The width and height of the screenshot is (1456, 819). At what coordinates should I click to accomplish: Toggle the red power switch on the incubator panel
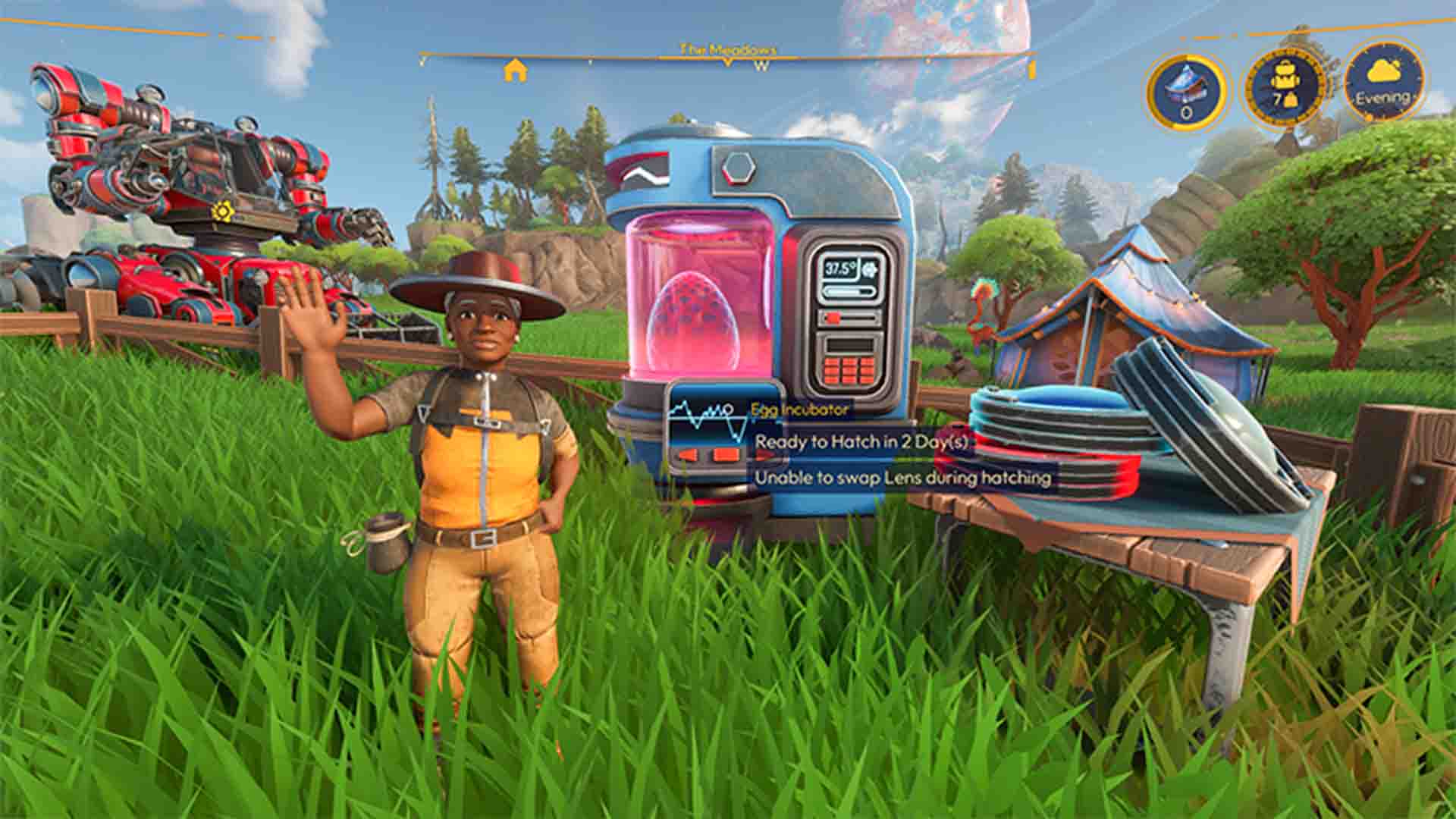coord(833,316)
